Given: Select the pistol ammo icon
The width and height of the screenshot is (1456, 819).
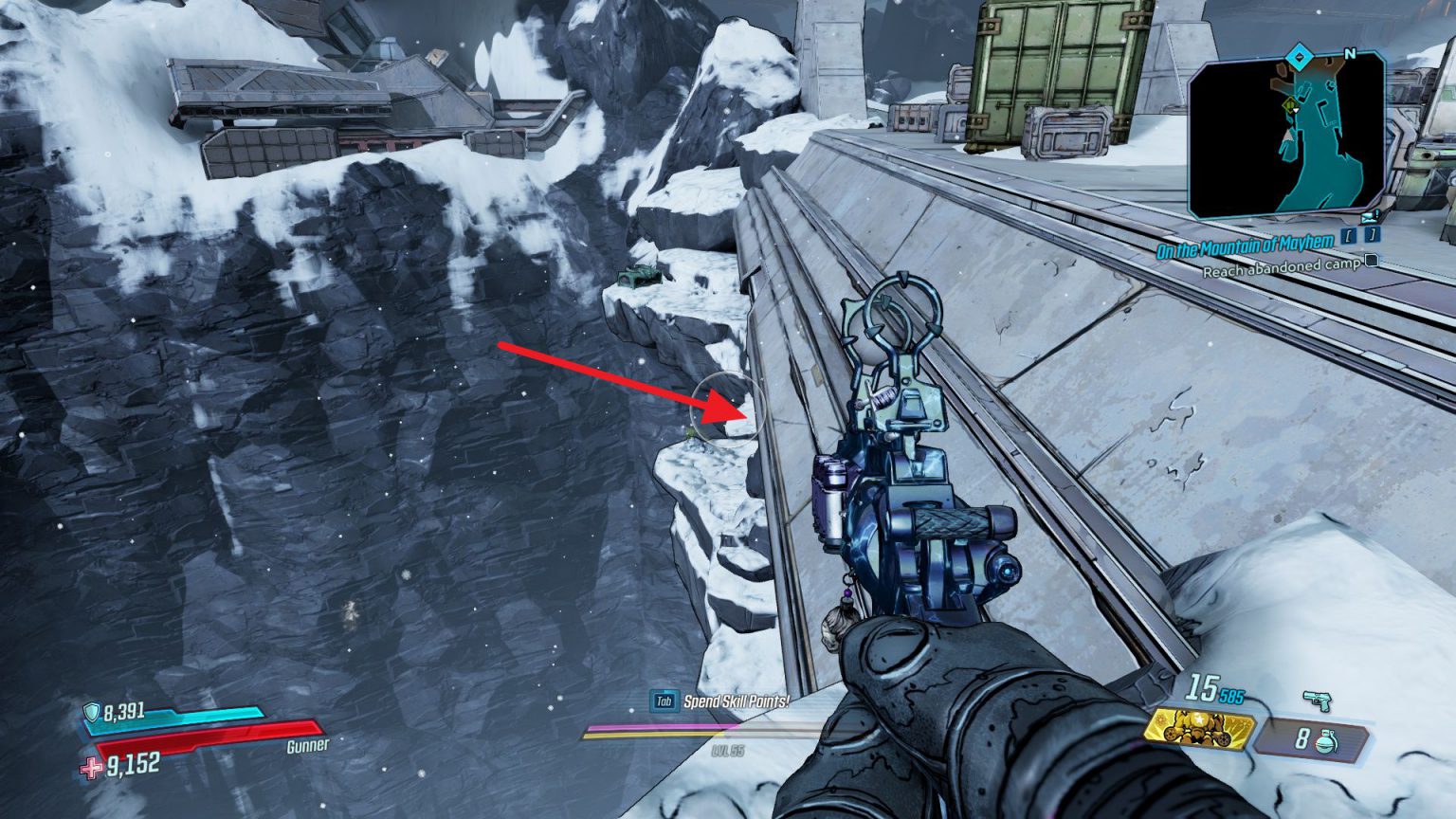Looking at the screenshot, I should 1318,700.
